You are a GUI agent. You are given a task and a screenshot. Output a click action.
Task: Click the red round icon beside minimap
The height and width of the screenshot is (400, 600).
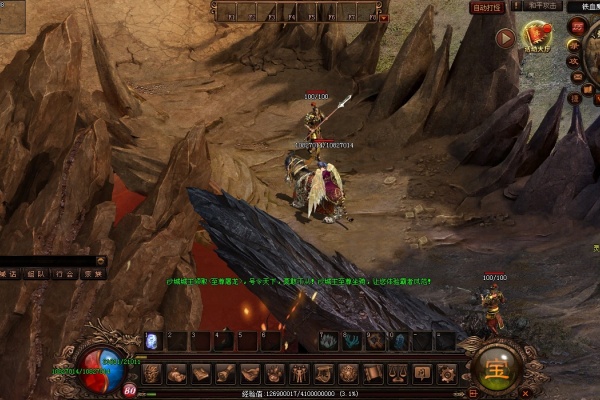point(576,25)
